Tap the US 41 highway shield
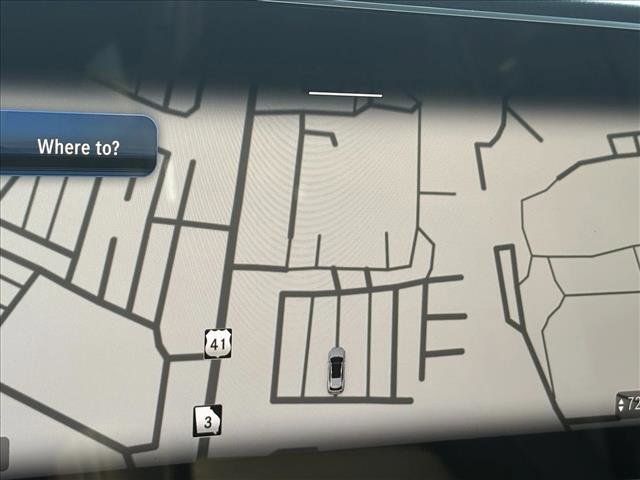640x480 pixels. (218, 344)
